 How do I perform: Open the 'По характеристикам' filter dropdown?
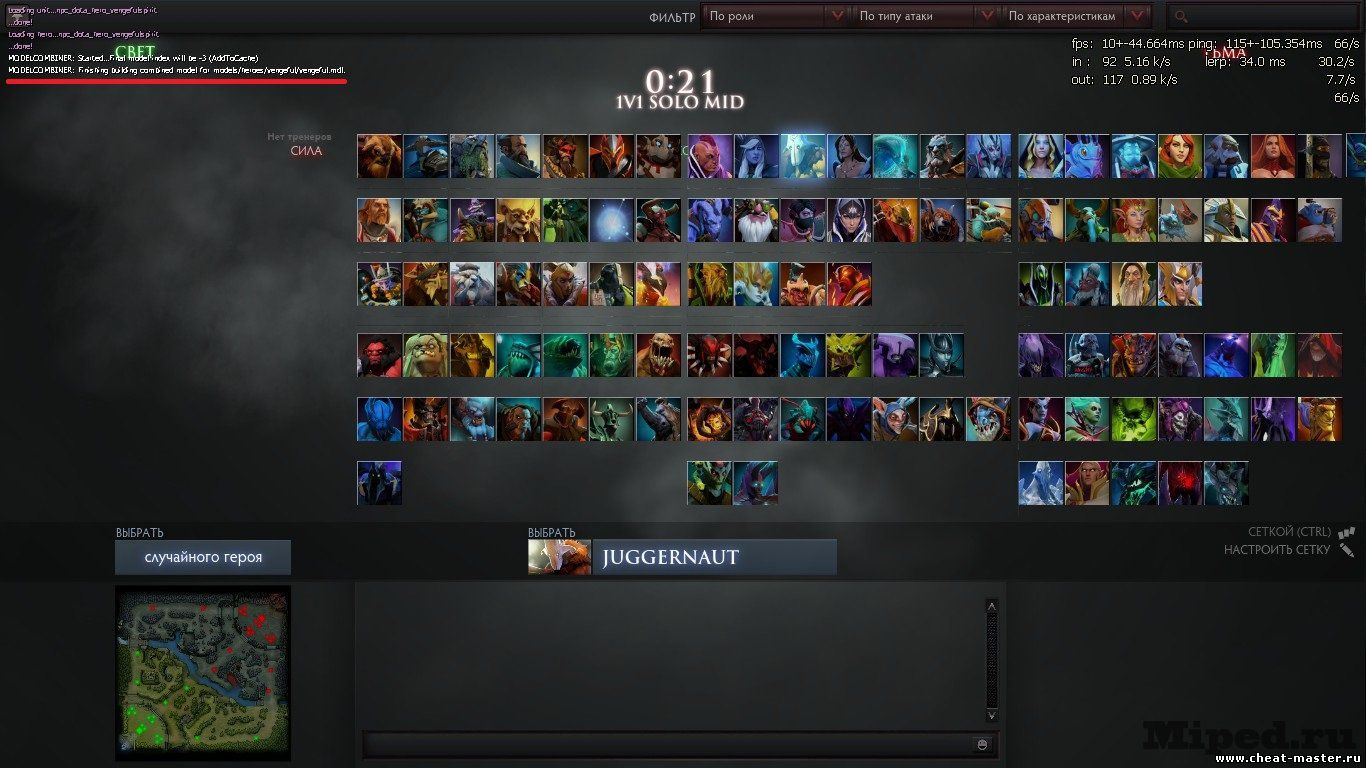click(x=1075, y=16)
